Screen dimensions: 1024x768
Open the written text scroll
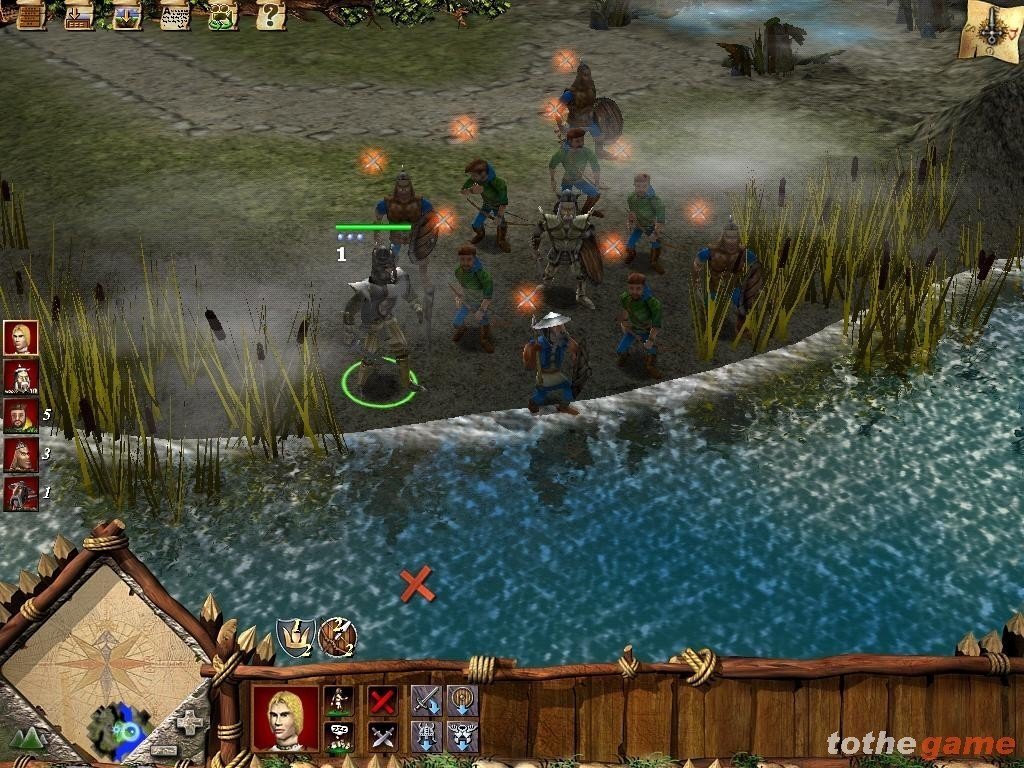tap(175, 15)
